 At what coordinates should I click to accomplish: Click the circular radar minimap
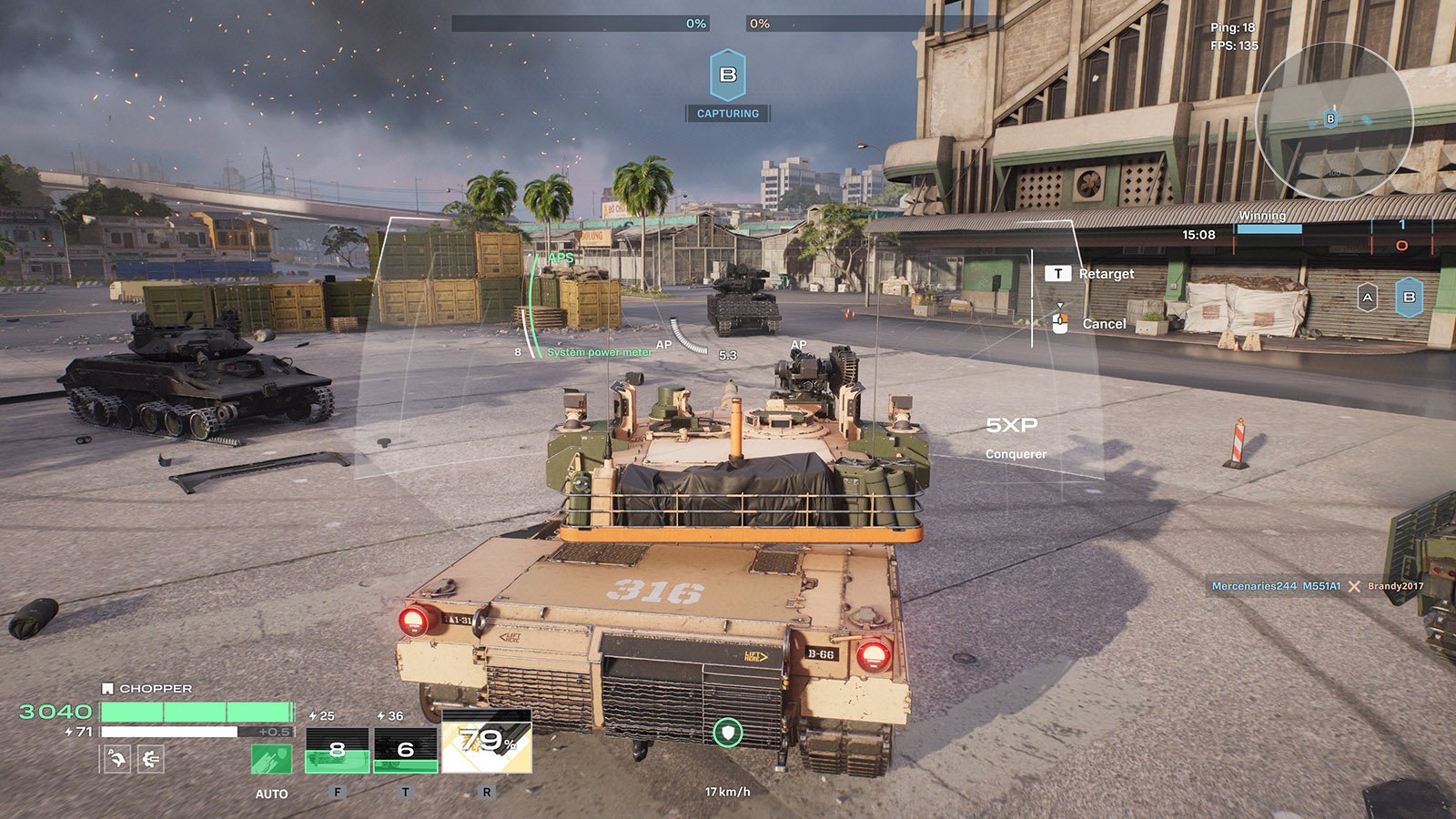[1333, 121]
